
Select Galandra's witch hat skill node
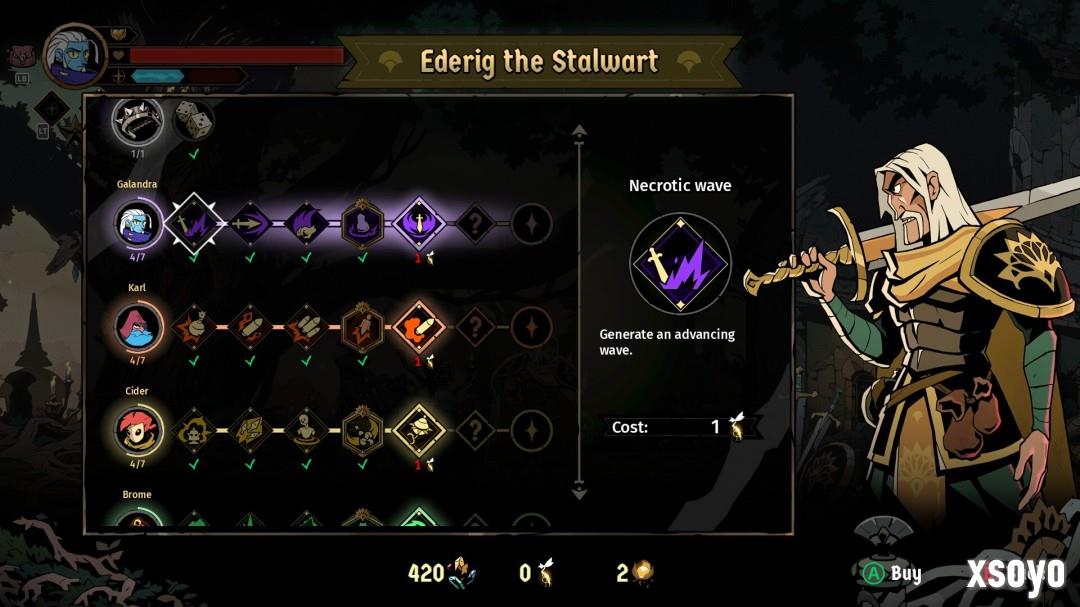362,222
